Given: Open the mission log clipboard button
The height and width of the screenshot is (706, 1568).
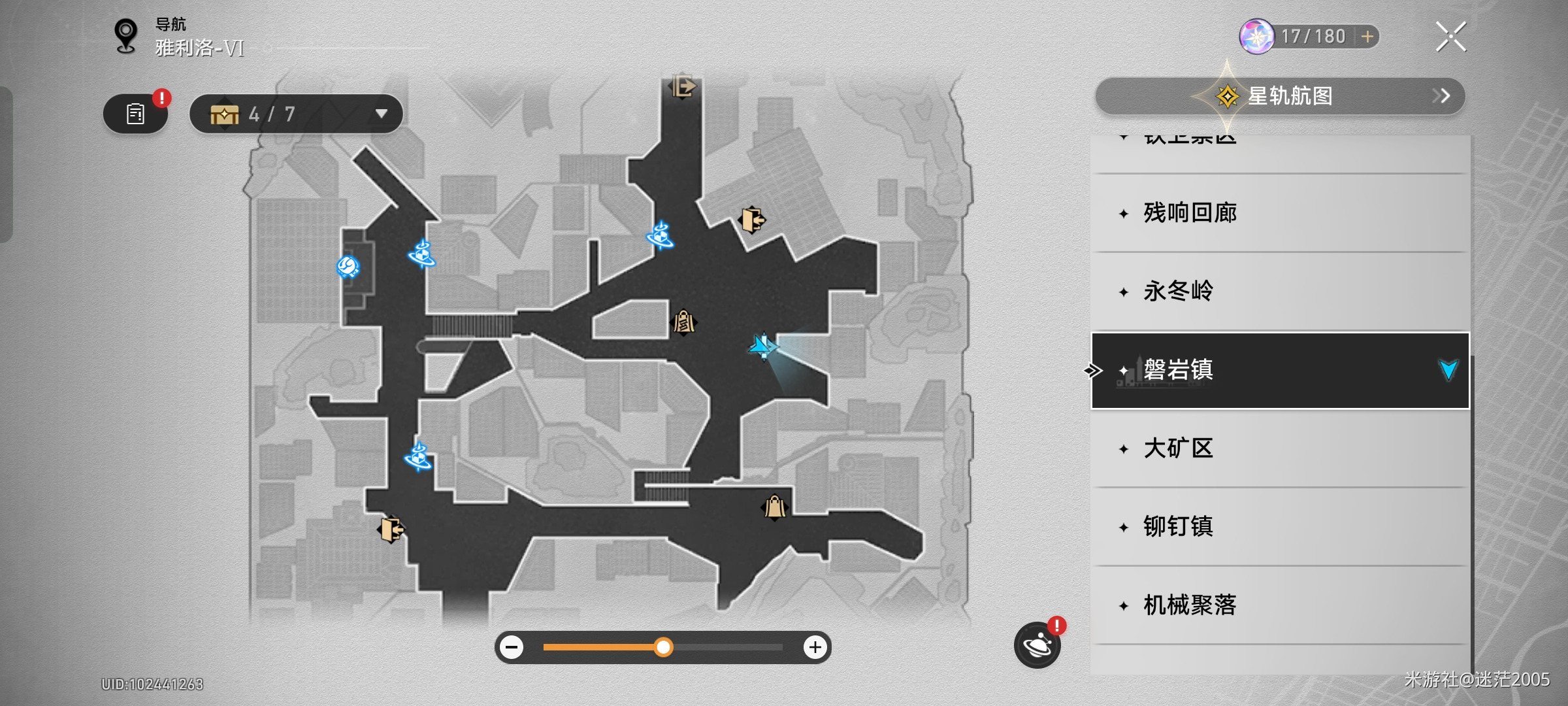Looking at the screenshot, I should pos(135,114).
